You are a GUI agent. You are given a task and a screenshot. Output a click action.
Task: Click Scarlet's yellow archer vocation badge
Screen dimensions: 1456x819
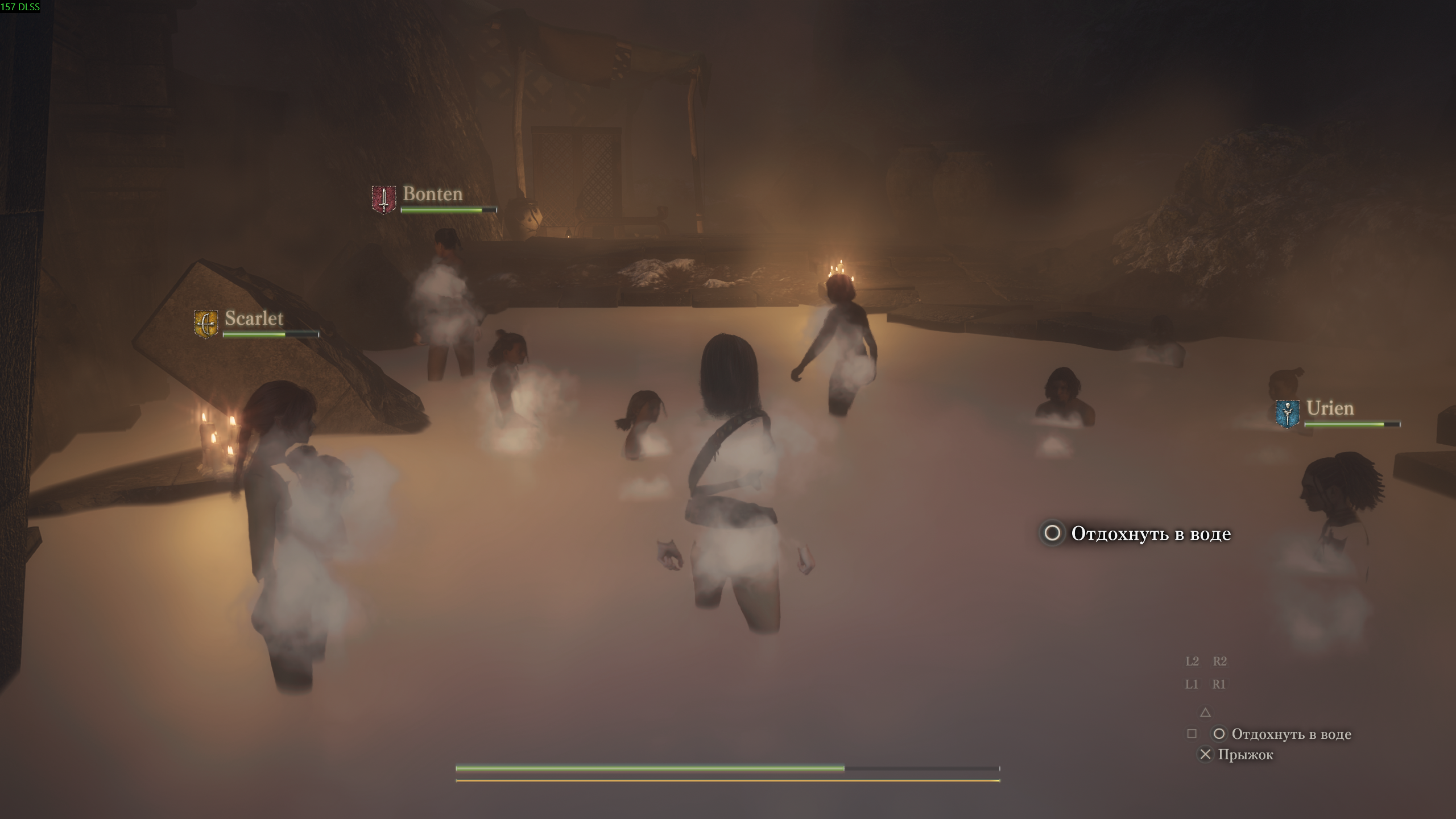[x=205, y=324]
